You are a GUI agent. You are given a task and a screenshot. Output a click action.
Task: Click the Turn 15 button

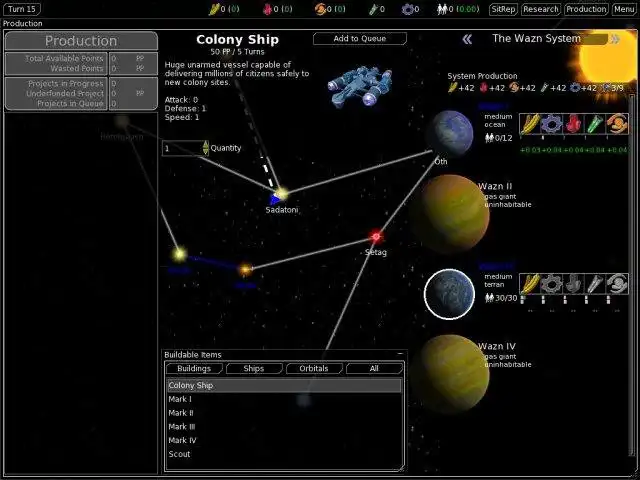click(22, 9)
